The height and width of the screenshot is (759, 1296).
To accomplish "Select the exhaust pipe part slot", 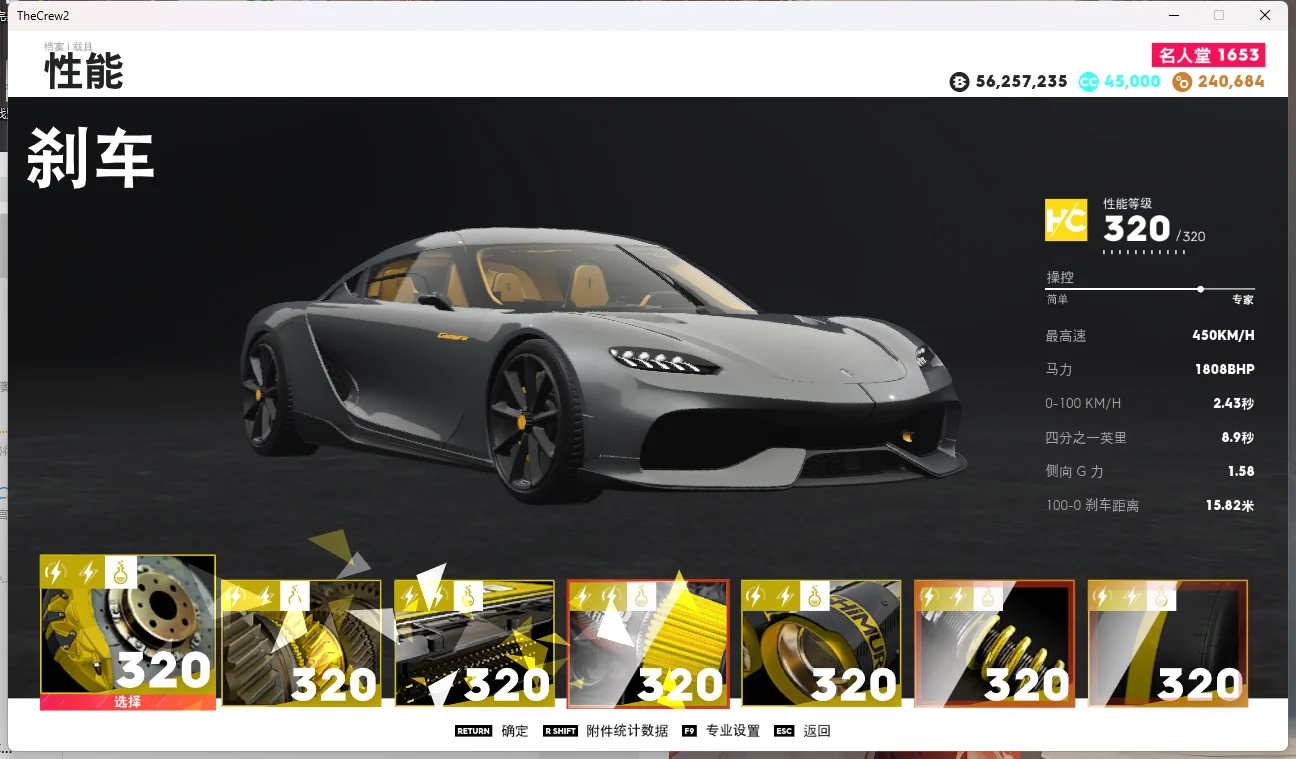I will point(821,644).
